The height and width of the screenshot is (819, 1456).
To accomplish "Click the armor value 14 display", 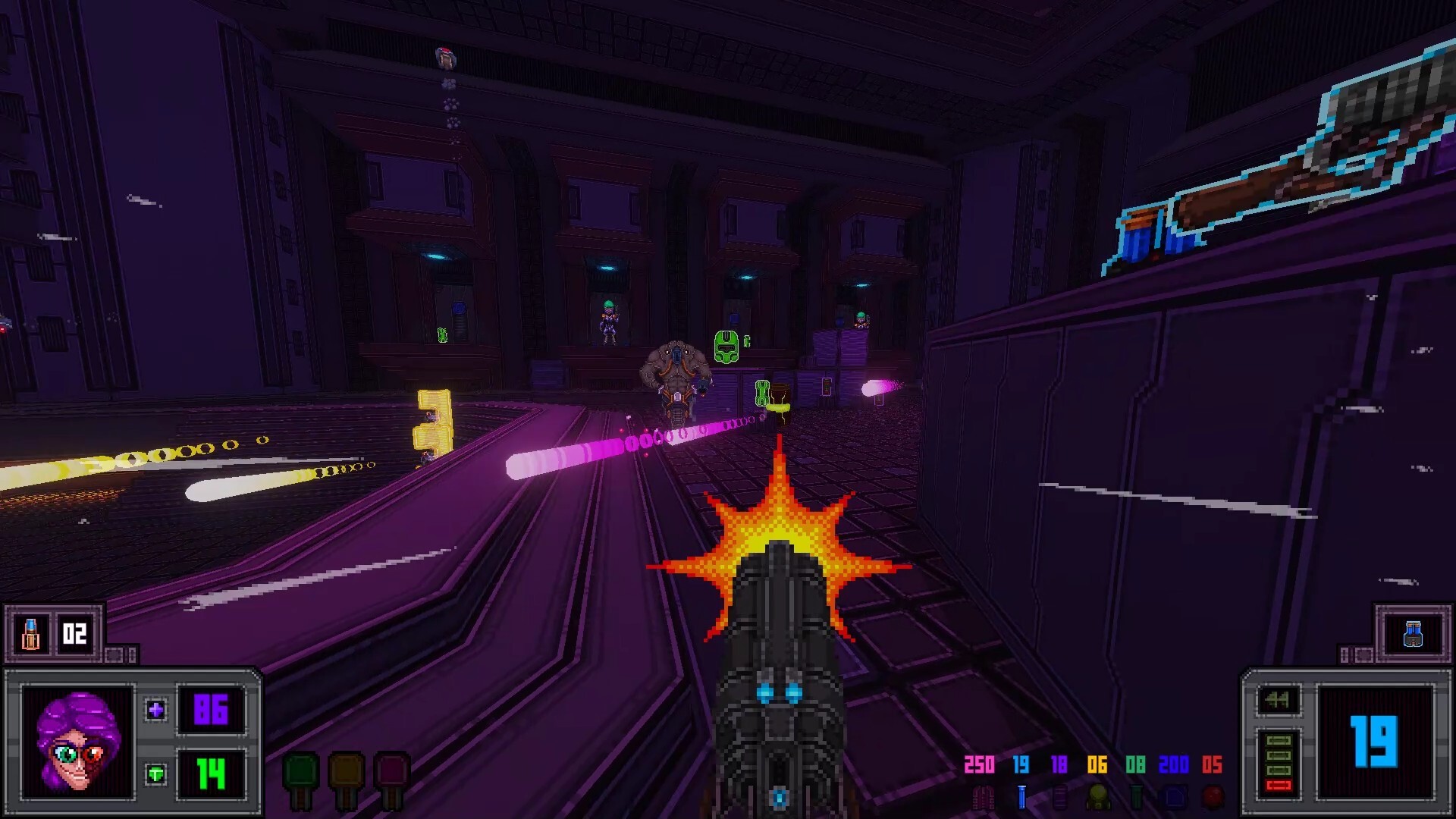I will 210,775.
